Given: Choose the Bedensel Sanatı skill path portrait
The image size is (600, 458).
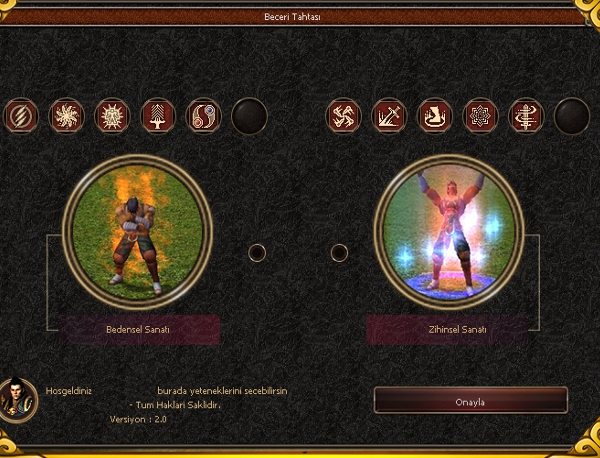Looking at the screenshot, I should click(x=137, y=231).
